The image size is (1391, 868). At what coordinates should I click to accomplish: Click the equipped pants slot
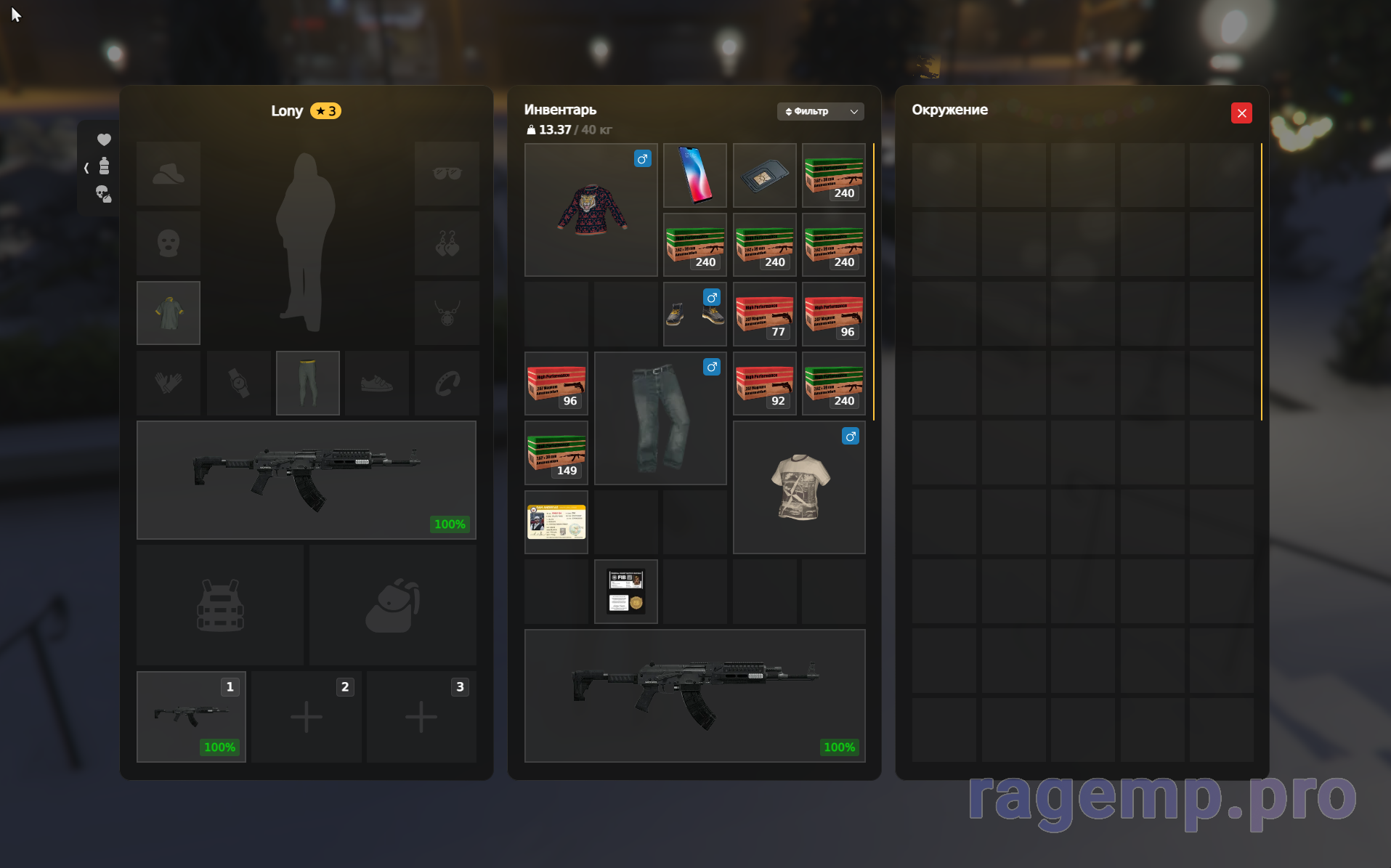tap(307, 383)
